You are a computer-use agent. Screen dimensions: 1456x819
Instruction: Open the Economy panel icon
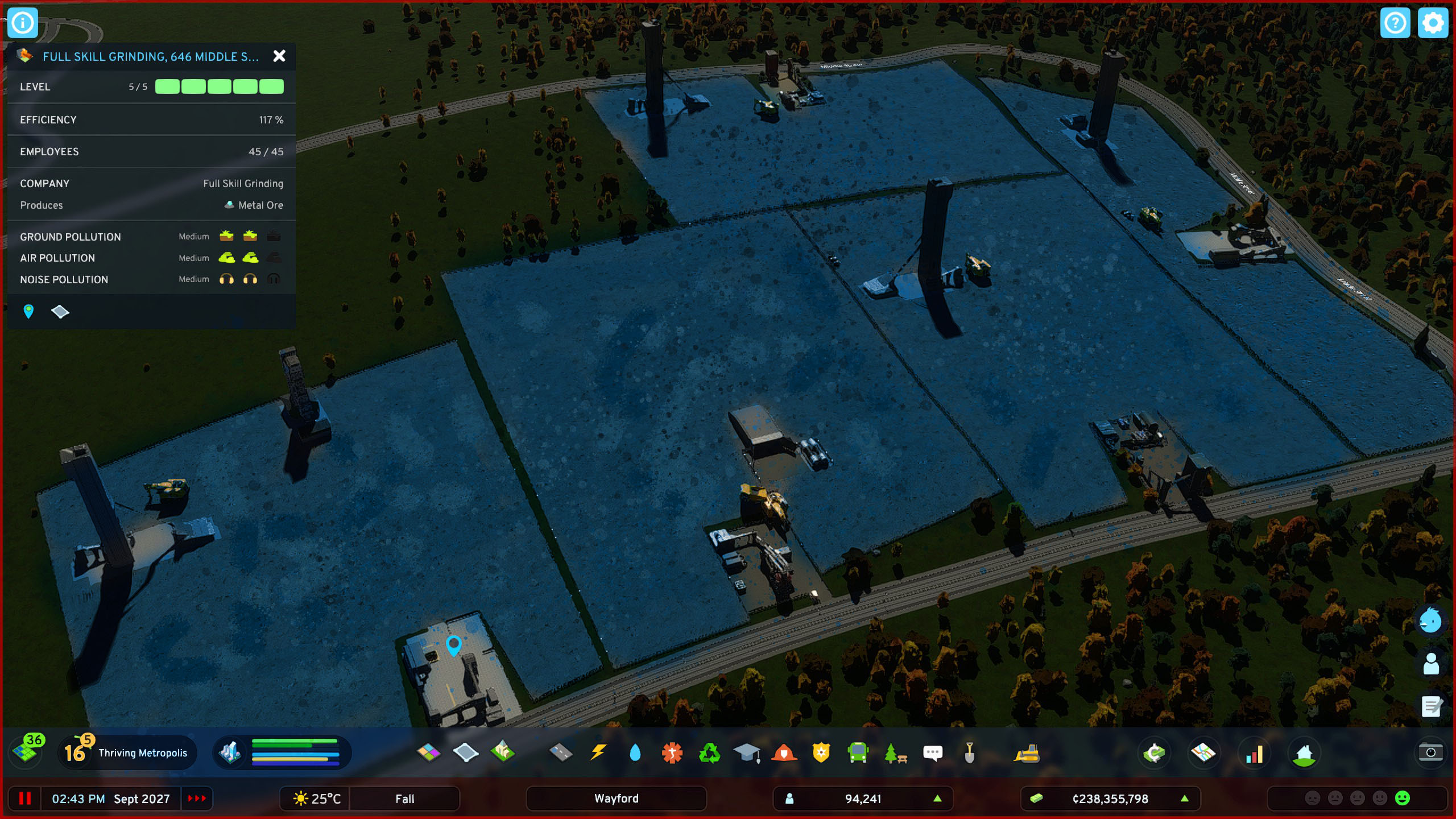click(1155, 752)
